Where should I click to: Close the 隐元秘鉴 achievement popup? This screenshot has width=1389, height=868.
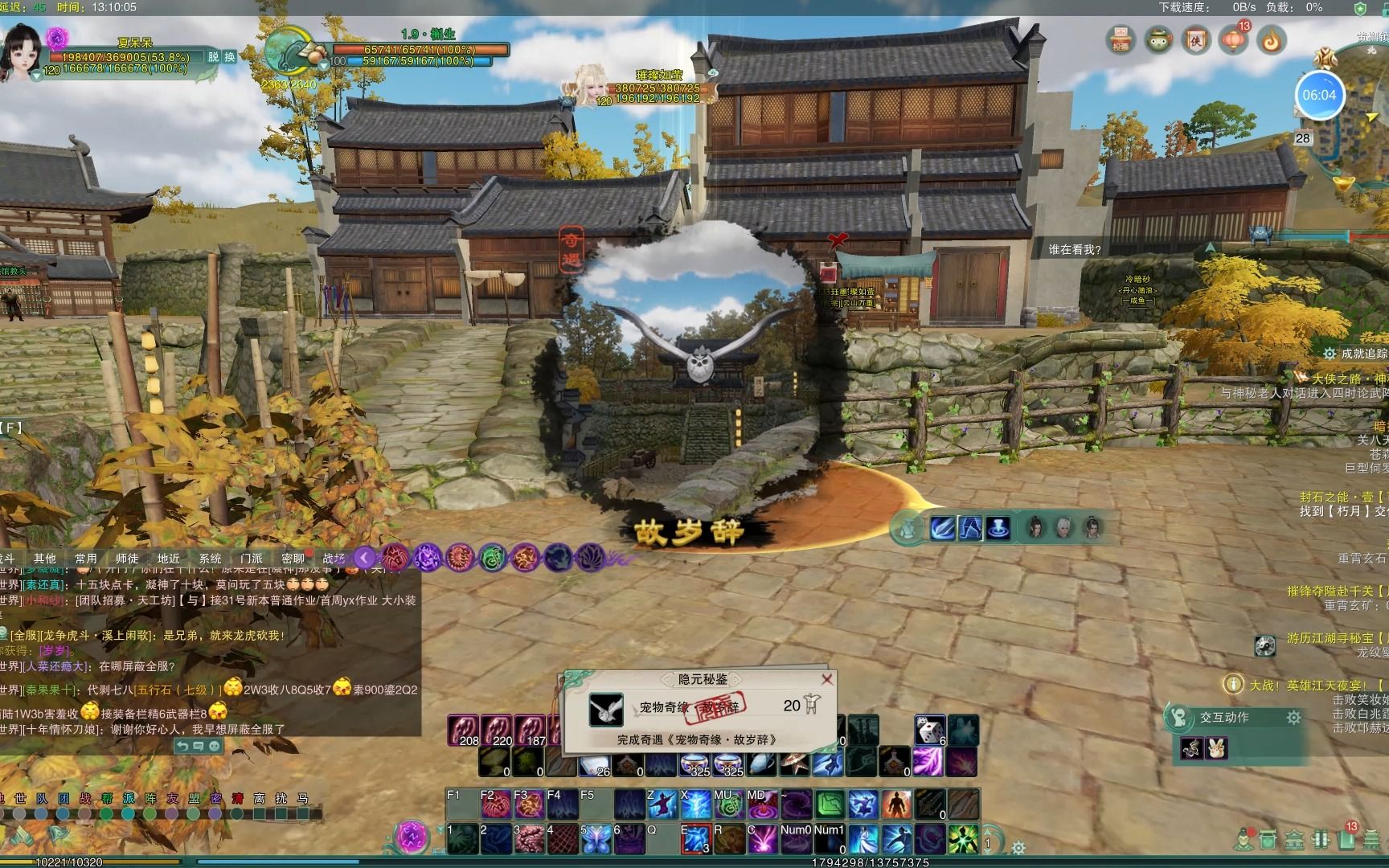pos(826,679)
